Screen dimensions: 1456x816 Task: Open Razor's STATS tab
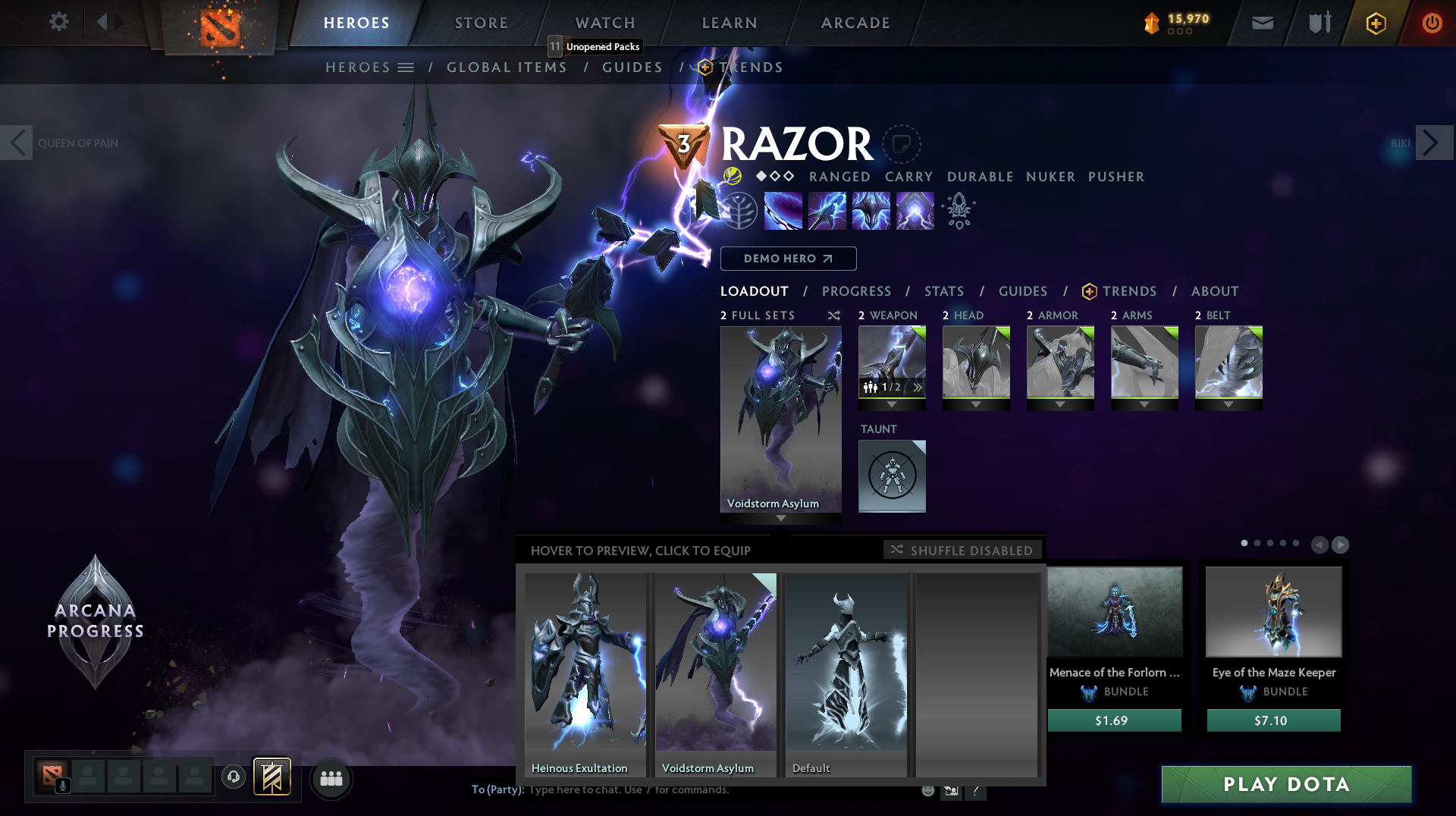[x=943, y=291]
